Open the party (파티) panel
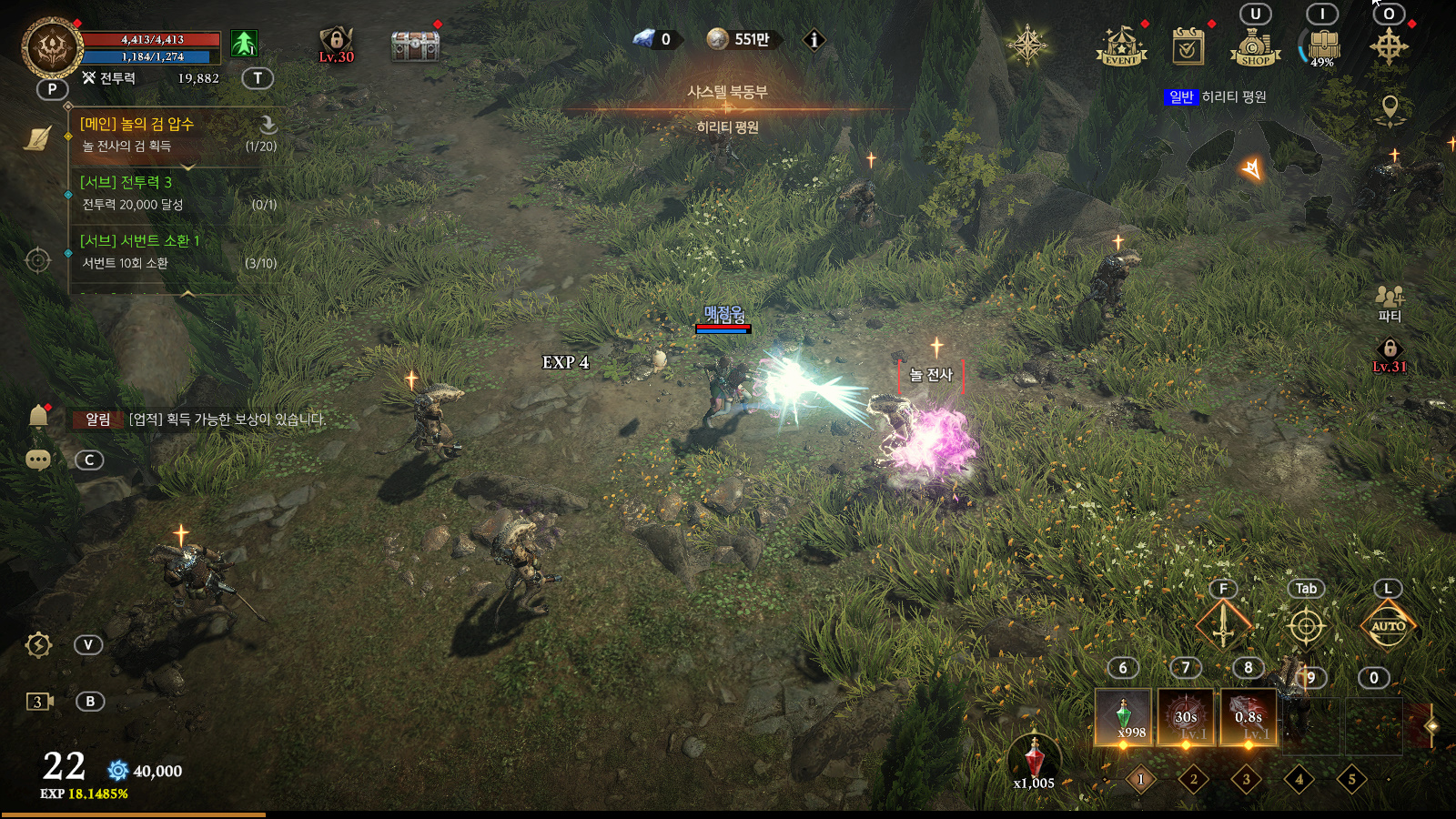The width and height of the screenshot is (1456, 819). 1390,303
